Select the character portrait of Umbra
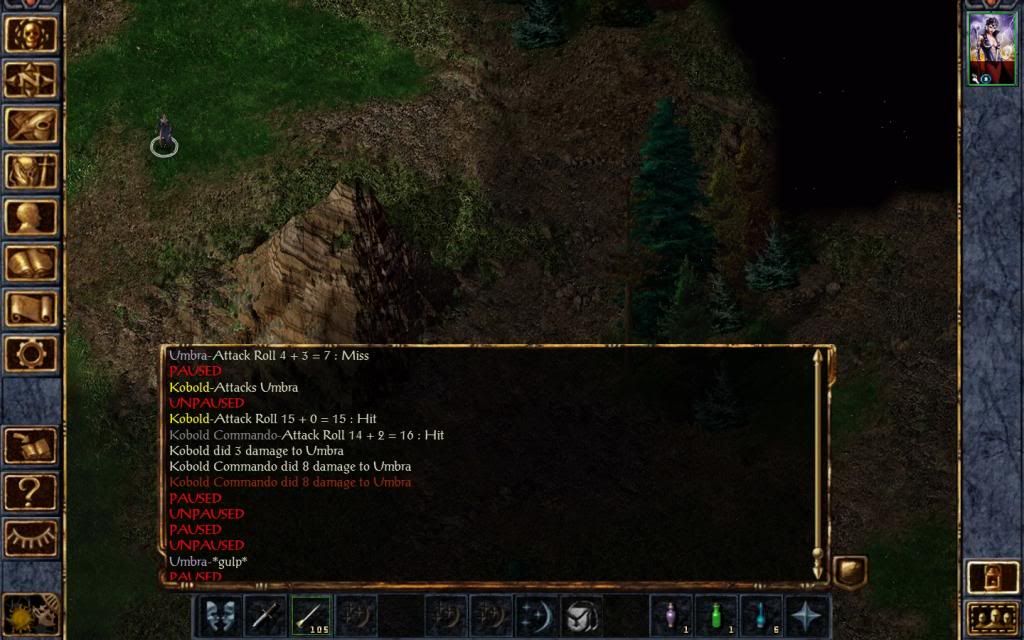 pos(991,49)
